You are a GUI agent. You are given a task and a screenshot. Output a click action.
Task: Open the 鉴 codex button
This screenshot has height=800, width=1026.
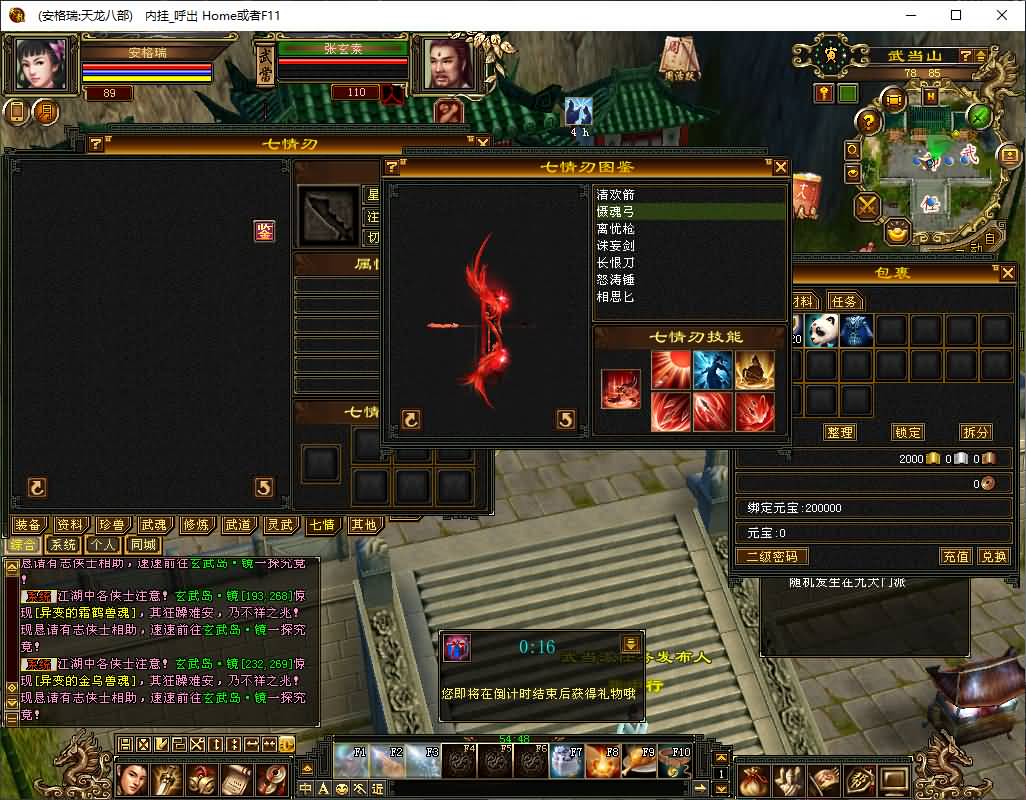(x=264, y=231)
